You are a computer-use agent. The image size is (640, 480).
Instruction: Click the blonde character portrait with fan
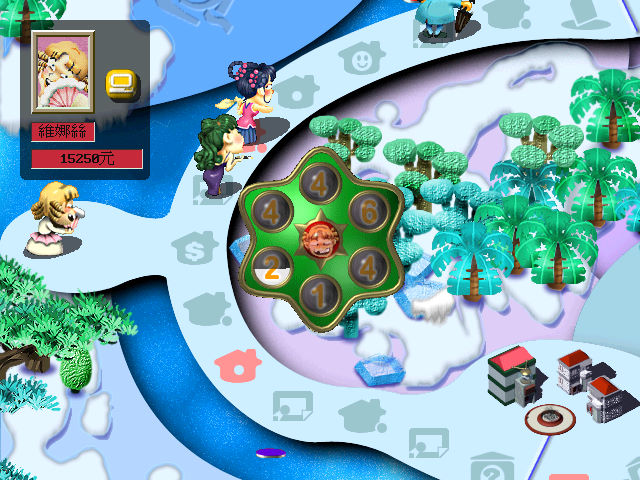[64, 71]
